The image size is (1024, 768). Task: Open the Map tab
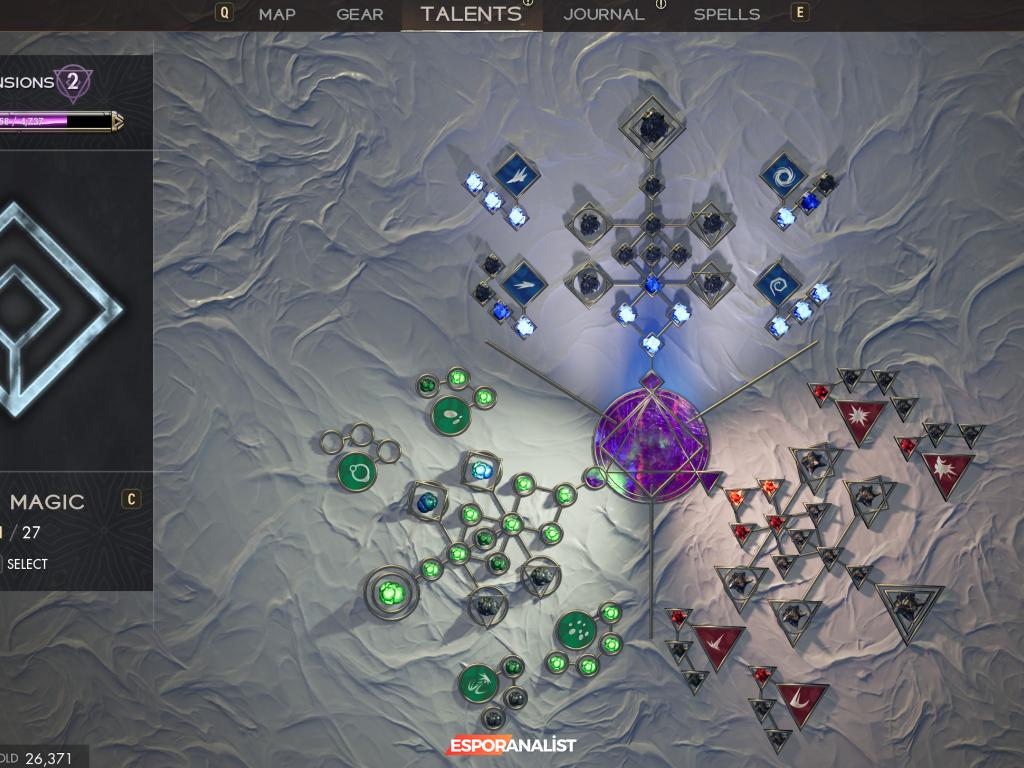click(277, 14)
